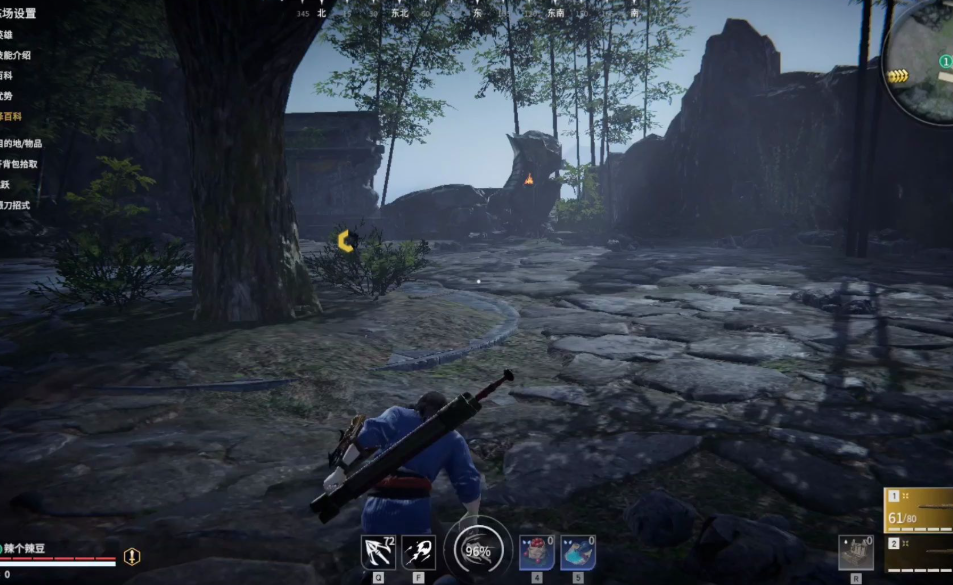Select the repair kit slot
The width and height of the screenshot is (953, 585).
pos(855,552)
